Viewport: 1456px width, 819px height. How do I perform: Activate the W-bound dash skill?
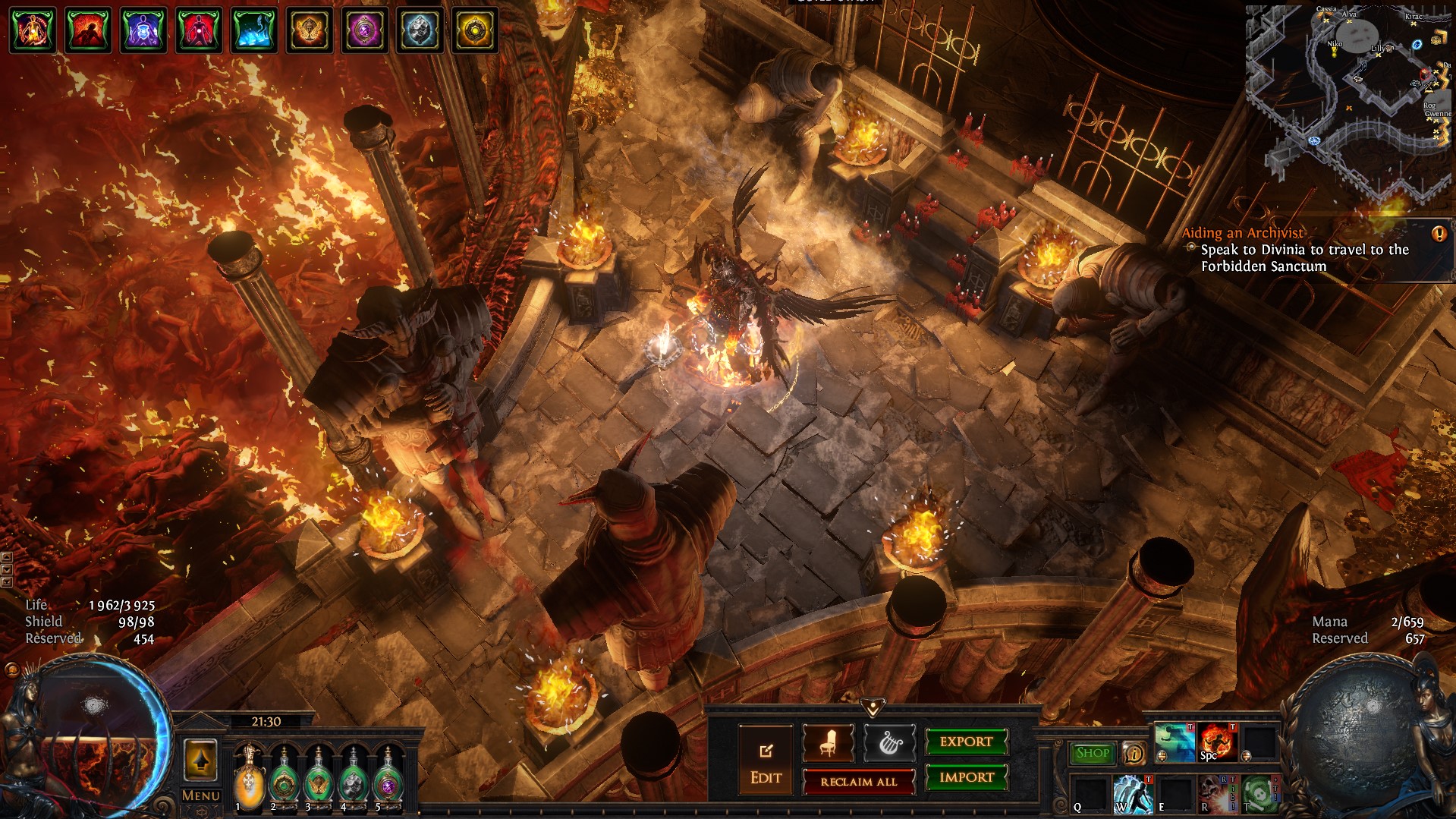point(1132,793)
